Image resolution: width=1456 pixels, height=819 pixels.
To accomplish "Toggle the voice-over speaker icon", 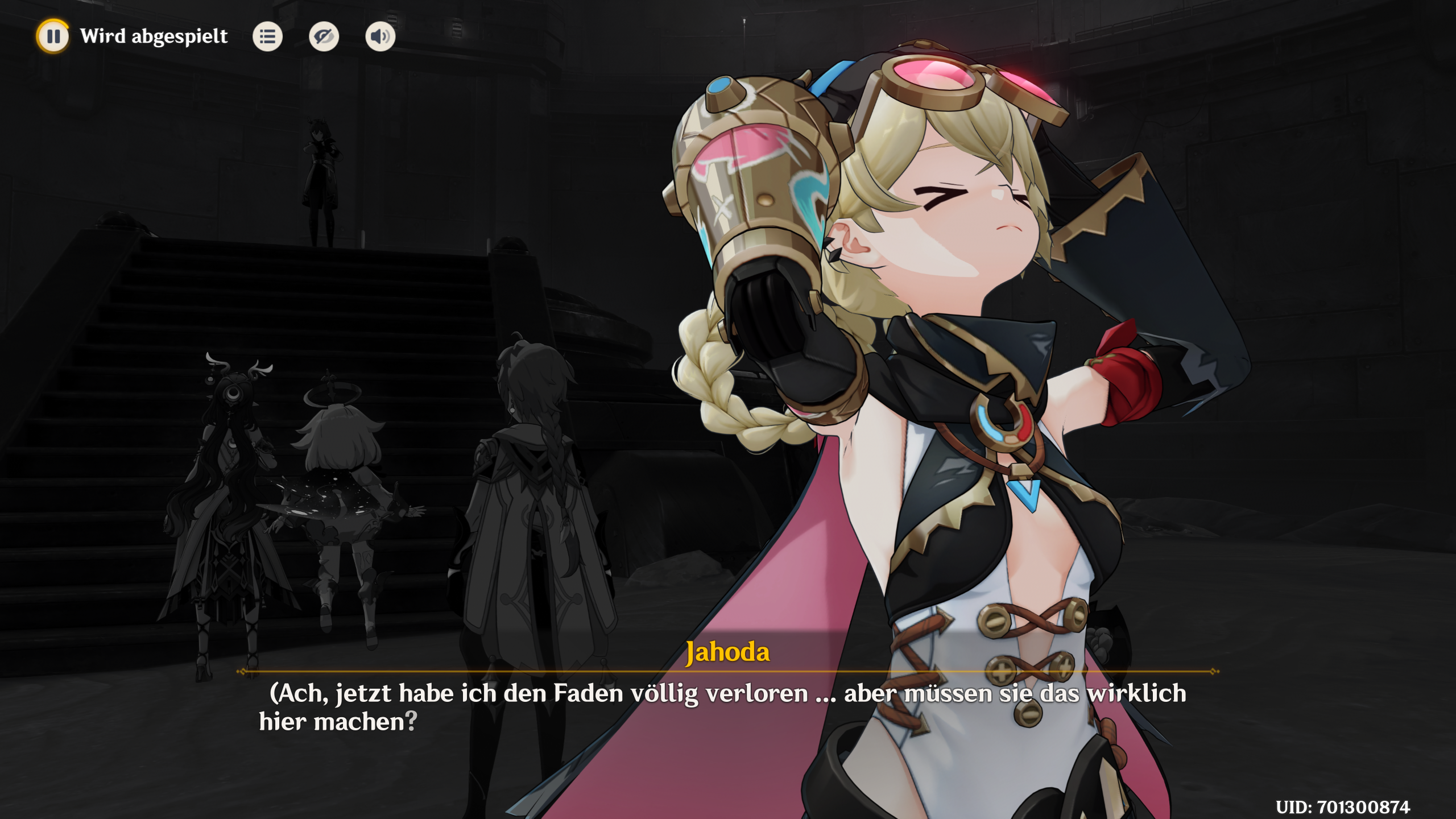I will 380,37.
